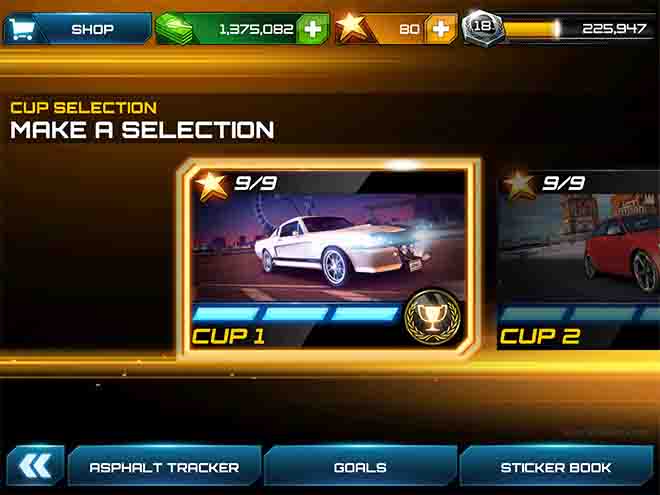
Task: Open Asphalt Tracker
Action: click(164, 467)
